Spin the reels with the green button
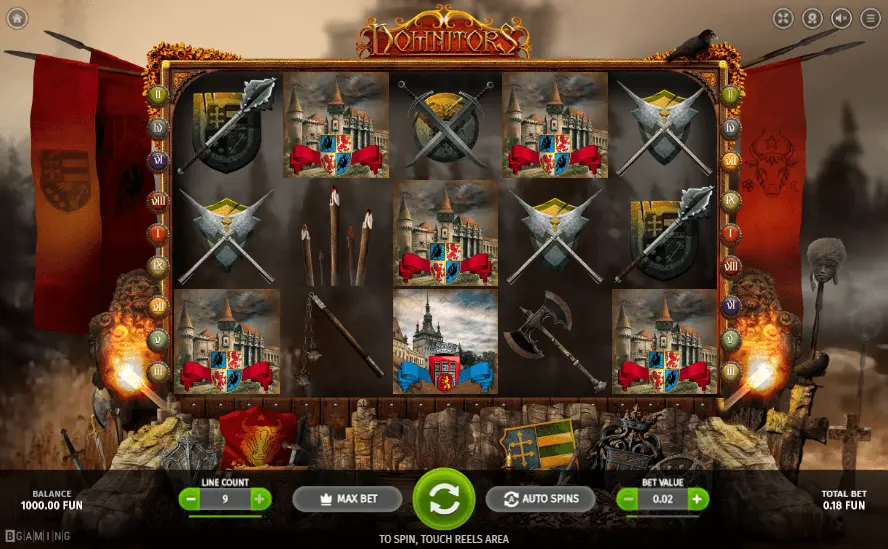888x549 pixels. [x=443, y=498]
